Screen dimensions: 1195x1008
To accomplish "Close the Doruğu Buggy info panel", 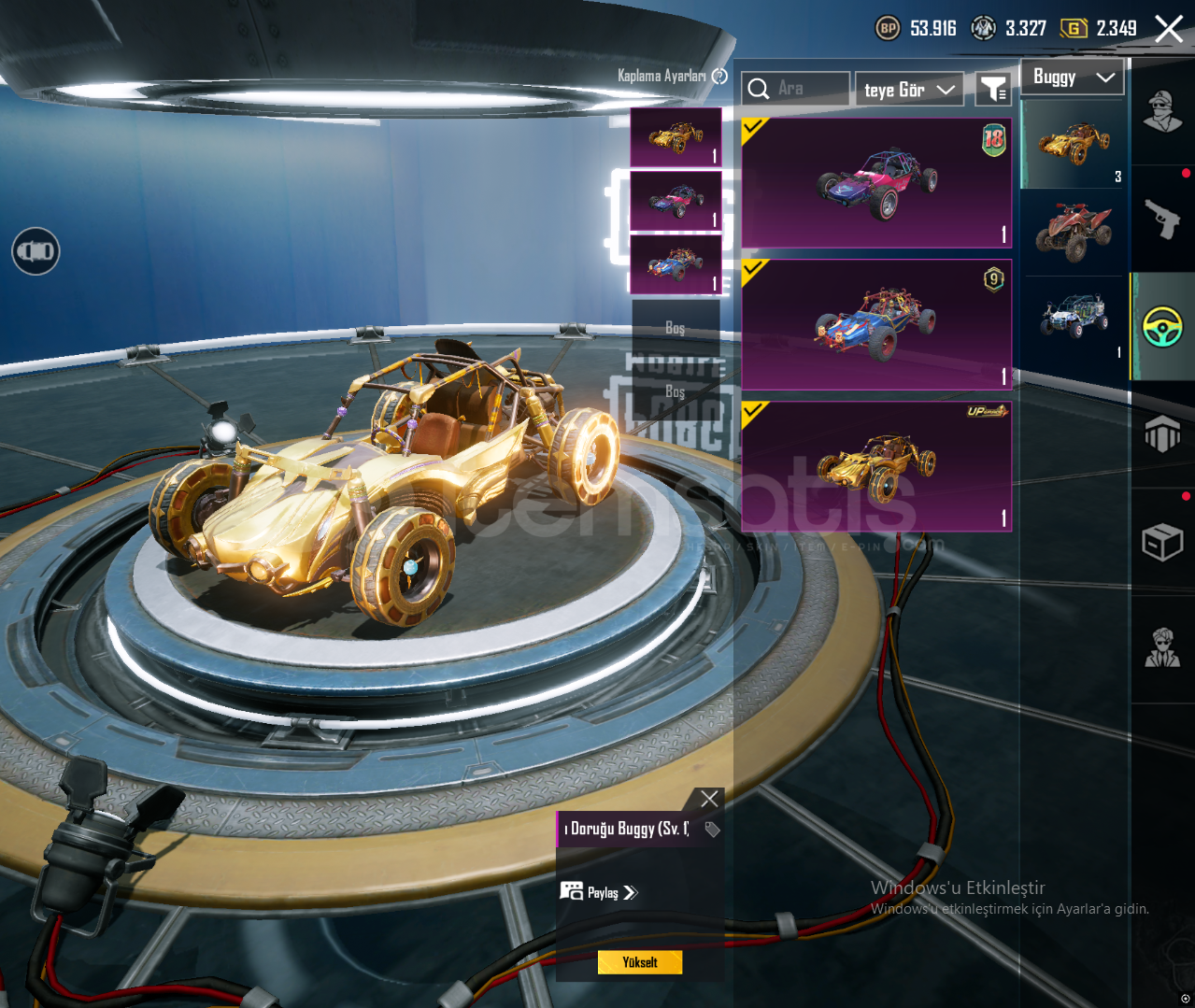I will [x=709, y=799].
